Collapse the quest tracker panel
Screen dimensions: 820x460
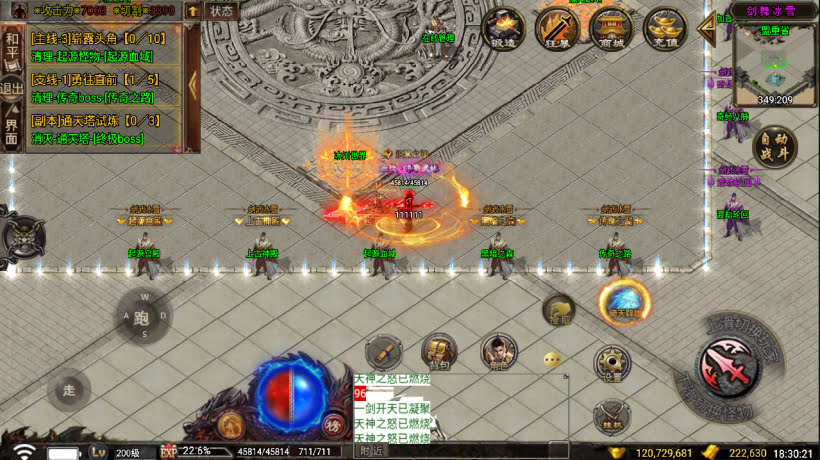(x=194, y=86)
